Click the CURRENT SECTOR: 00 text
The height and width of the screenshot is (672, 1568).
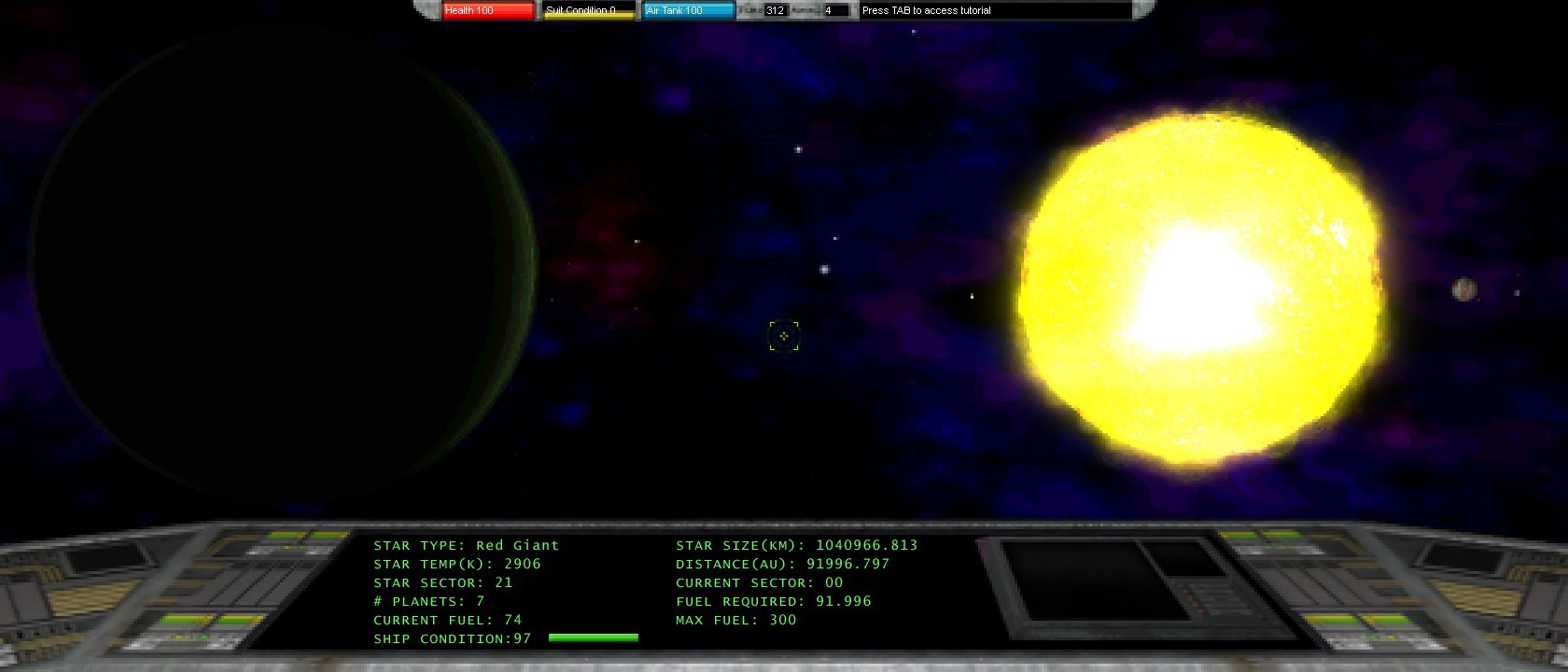click(759, 582)
